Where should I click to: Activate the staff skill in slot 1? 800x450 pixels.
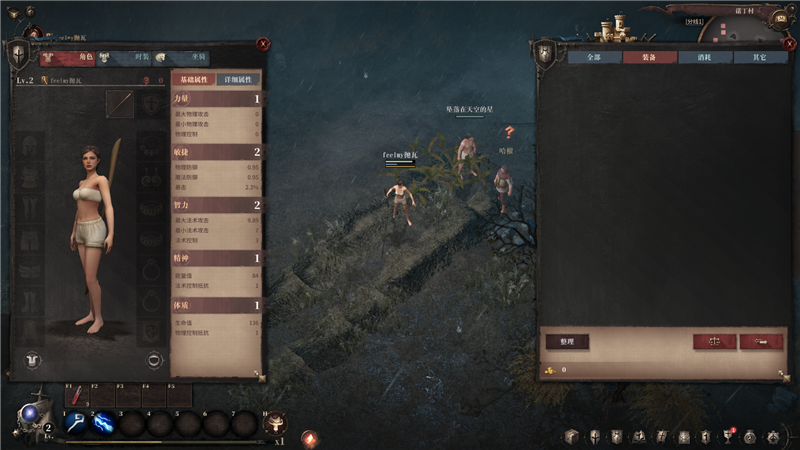tap(75, 423)
